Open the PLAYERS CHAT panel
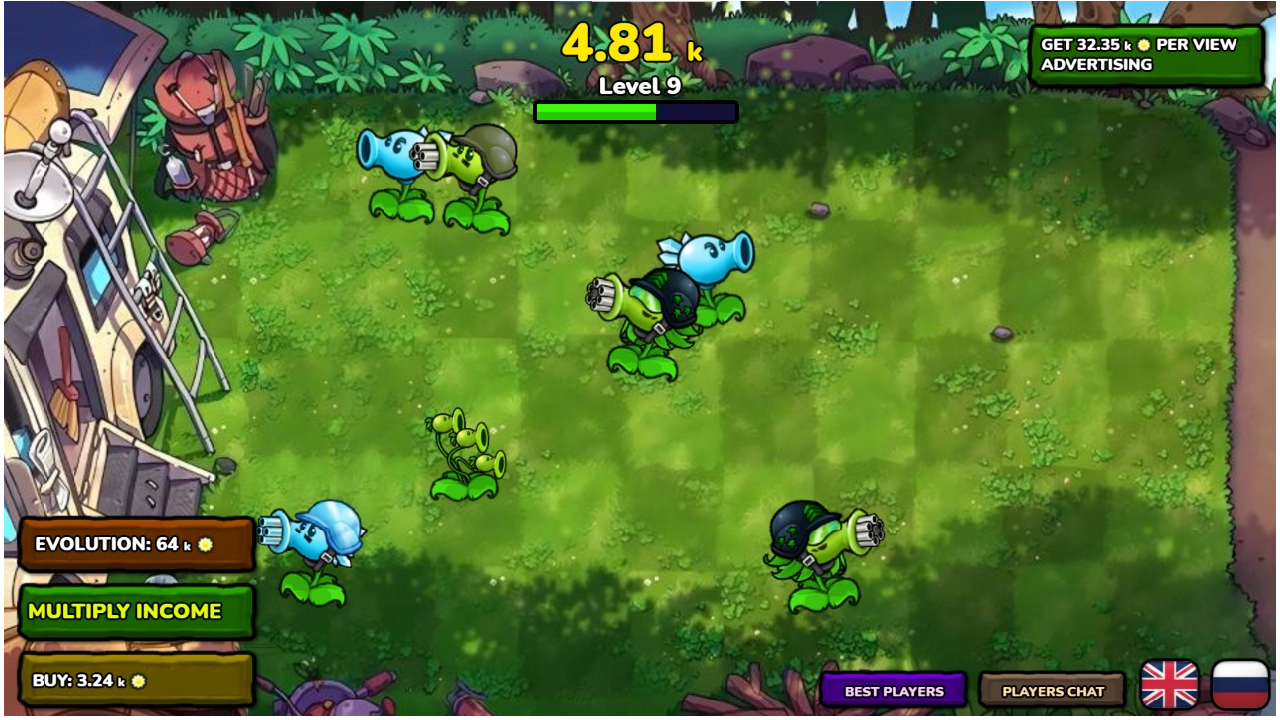The height and width of the screenshot is (720, 1280). (x=1052, y=691)
